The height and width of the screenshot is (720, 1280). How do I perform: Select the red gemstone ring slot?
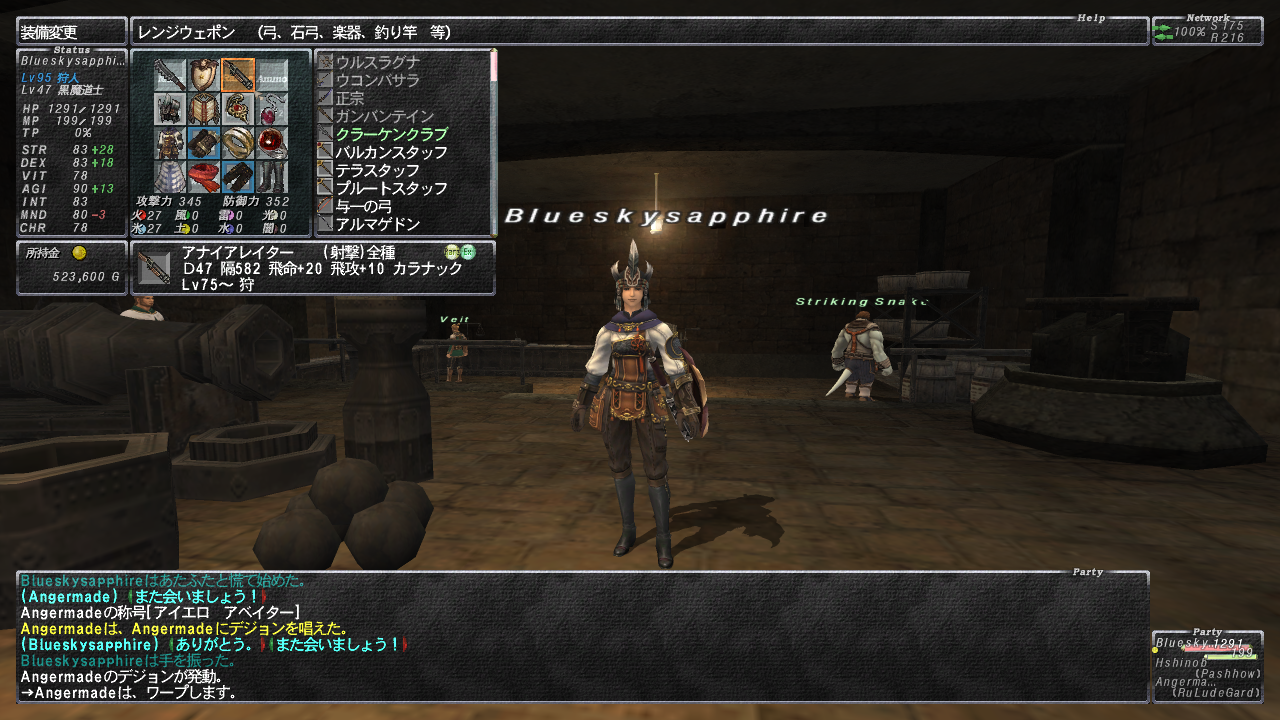[272, 143]
